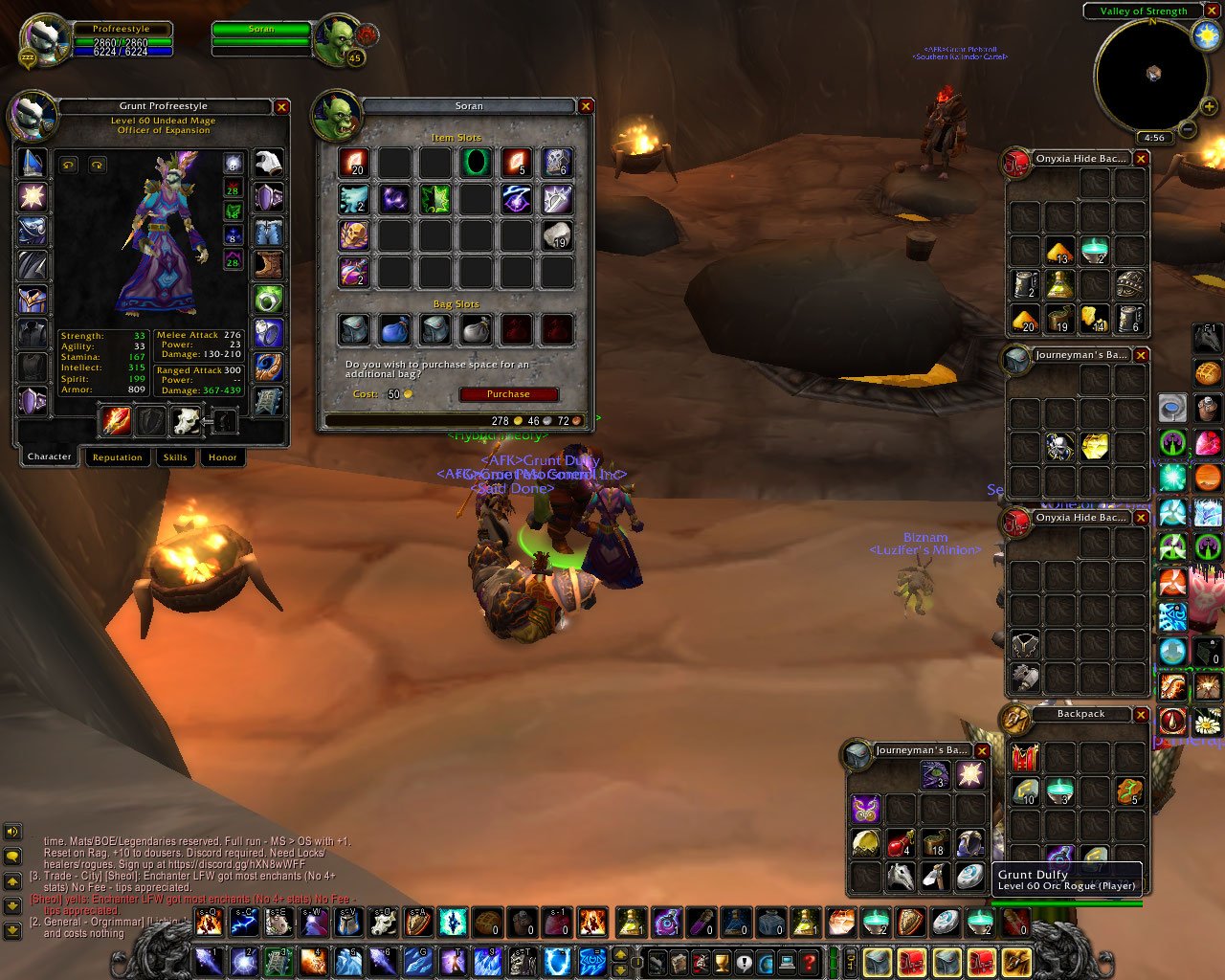
Task: Open the Keyring next to the bags
Action: pos(850,960)
